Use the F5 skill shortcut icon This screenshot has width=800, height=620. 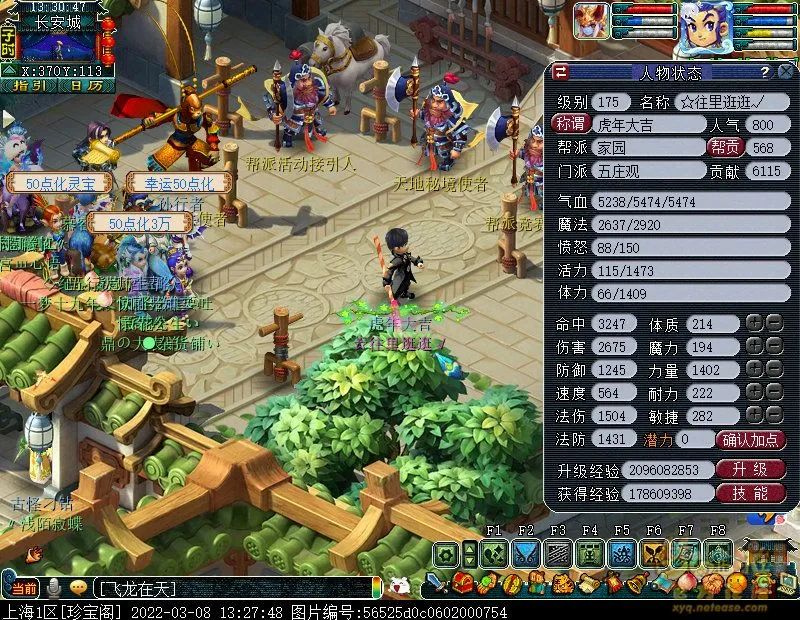click(x=621, y=554)
